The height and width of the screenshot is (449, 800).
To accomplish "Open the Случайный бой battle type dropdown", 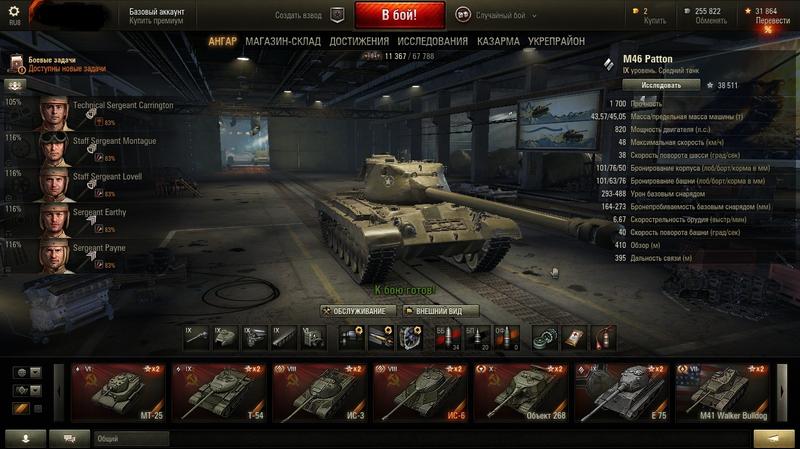I will [x=497, y=16].
